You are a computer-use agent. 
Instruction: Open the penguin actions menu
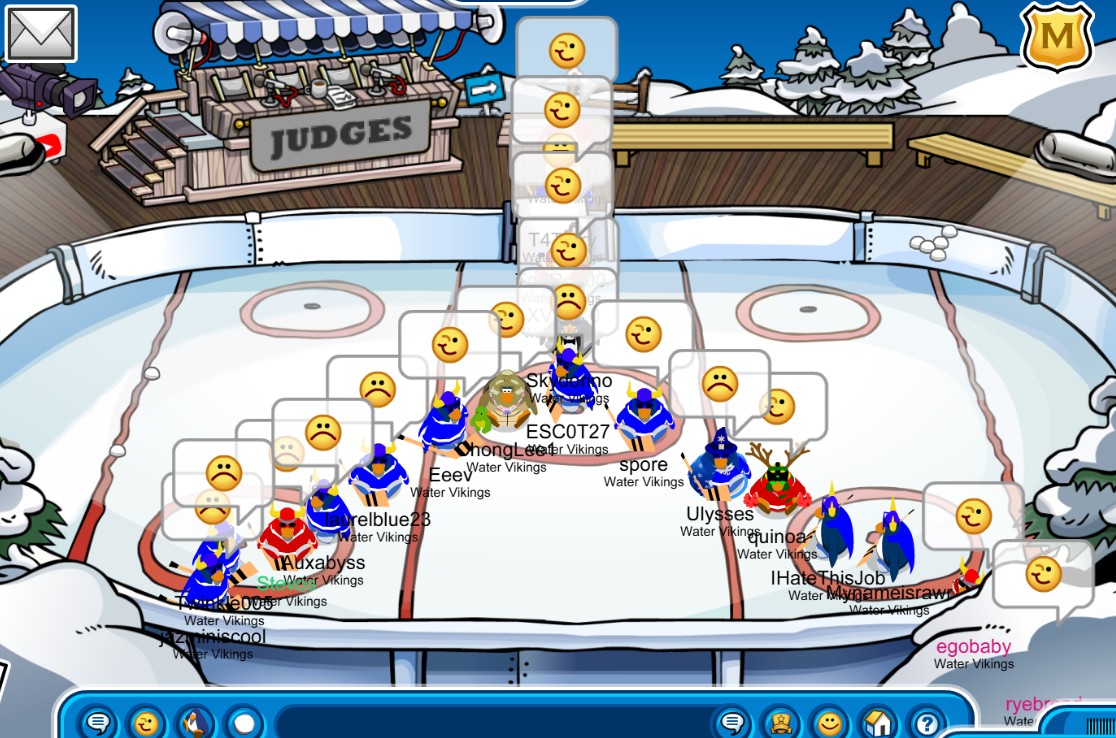pos(196,722)
